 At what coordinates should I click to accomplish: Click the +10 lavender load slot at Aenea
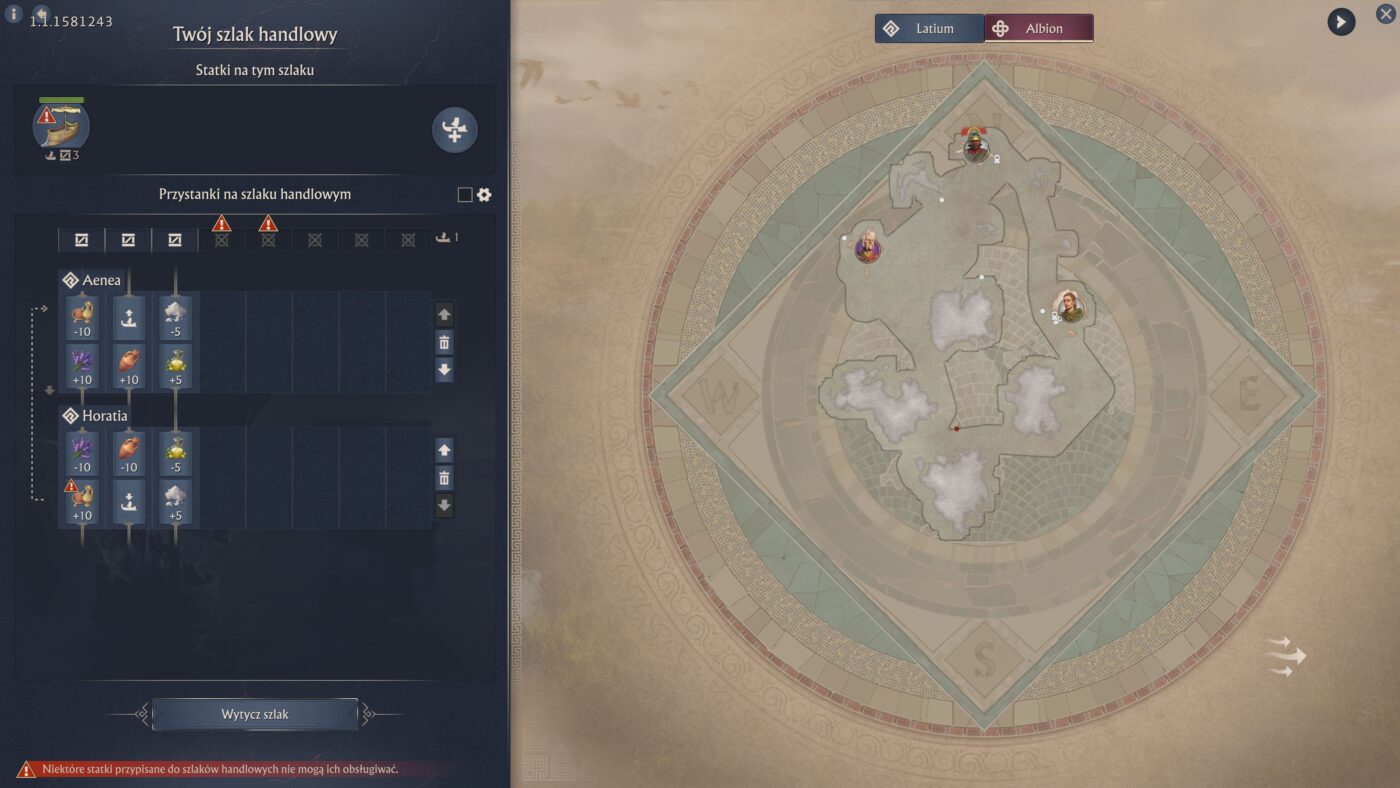pyautogui.click(x=82, y=366)
